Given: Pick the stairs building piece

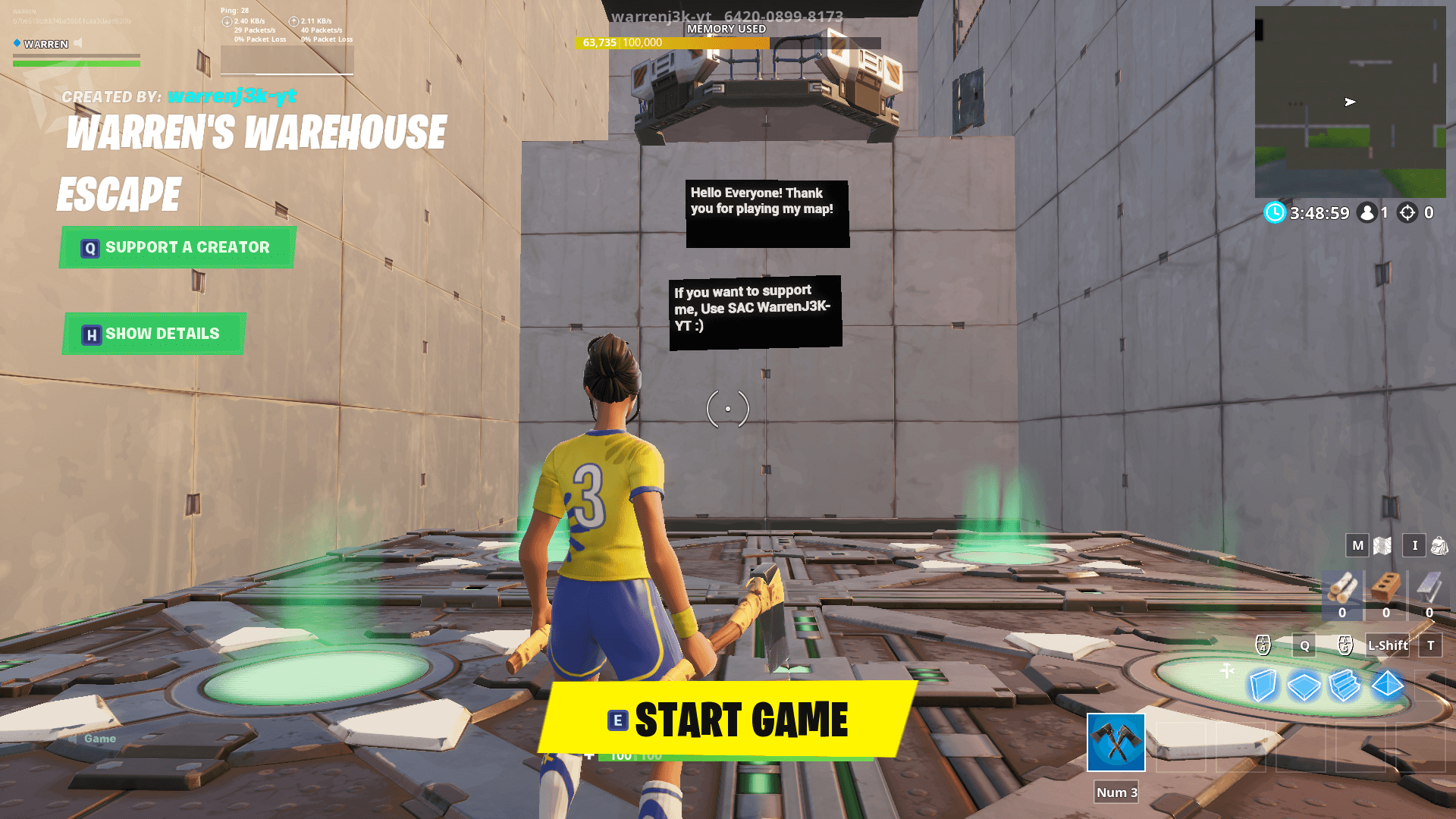Looking at the screenshot, I should (x=1345, y=686).
